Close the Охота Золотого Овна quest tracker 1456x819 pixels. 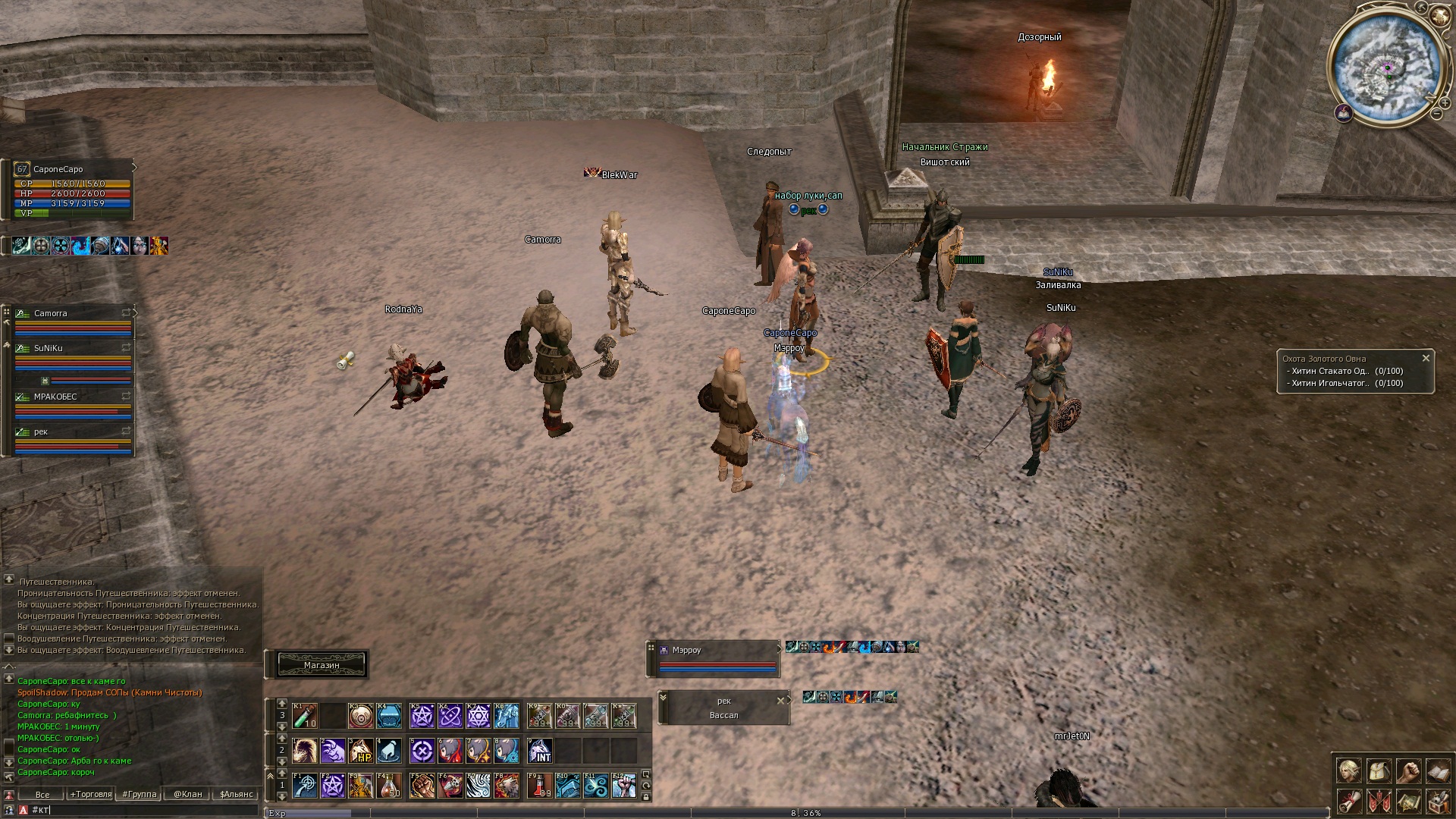coord(1426,358)
